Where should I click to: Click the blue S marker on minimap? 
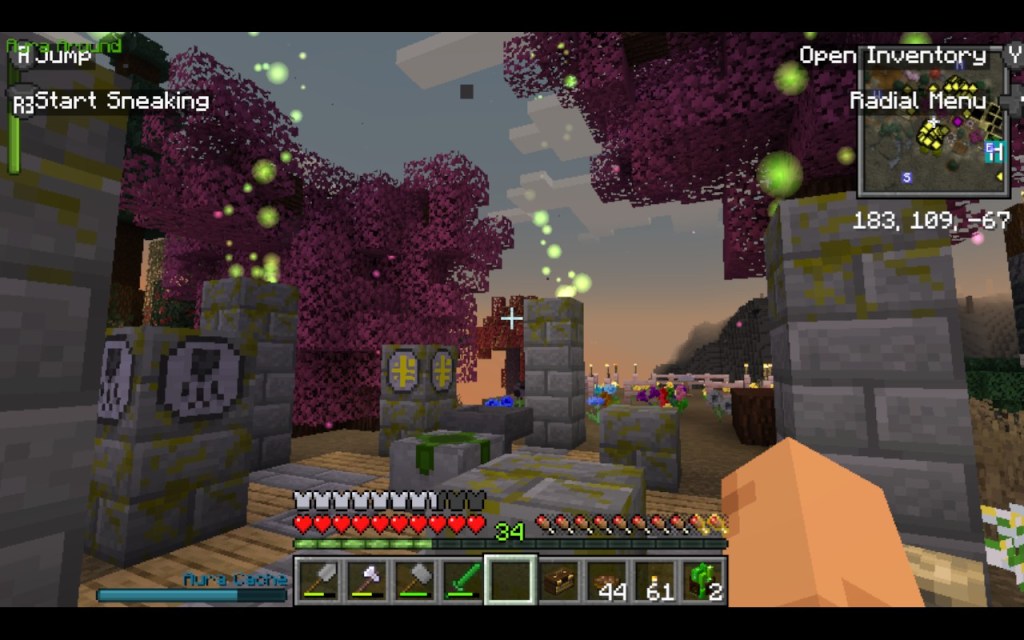click(x=907, y=177)
